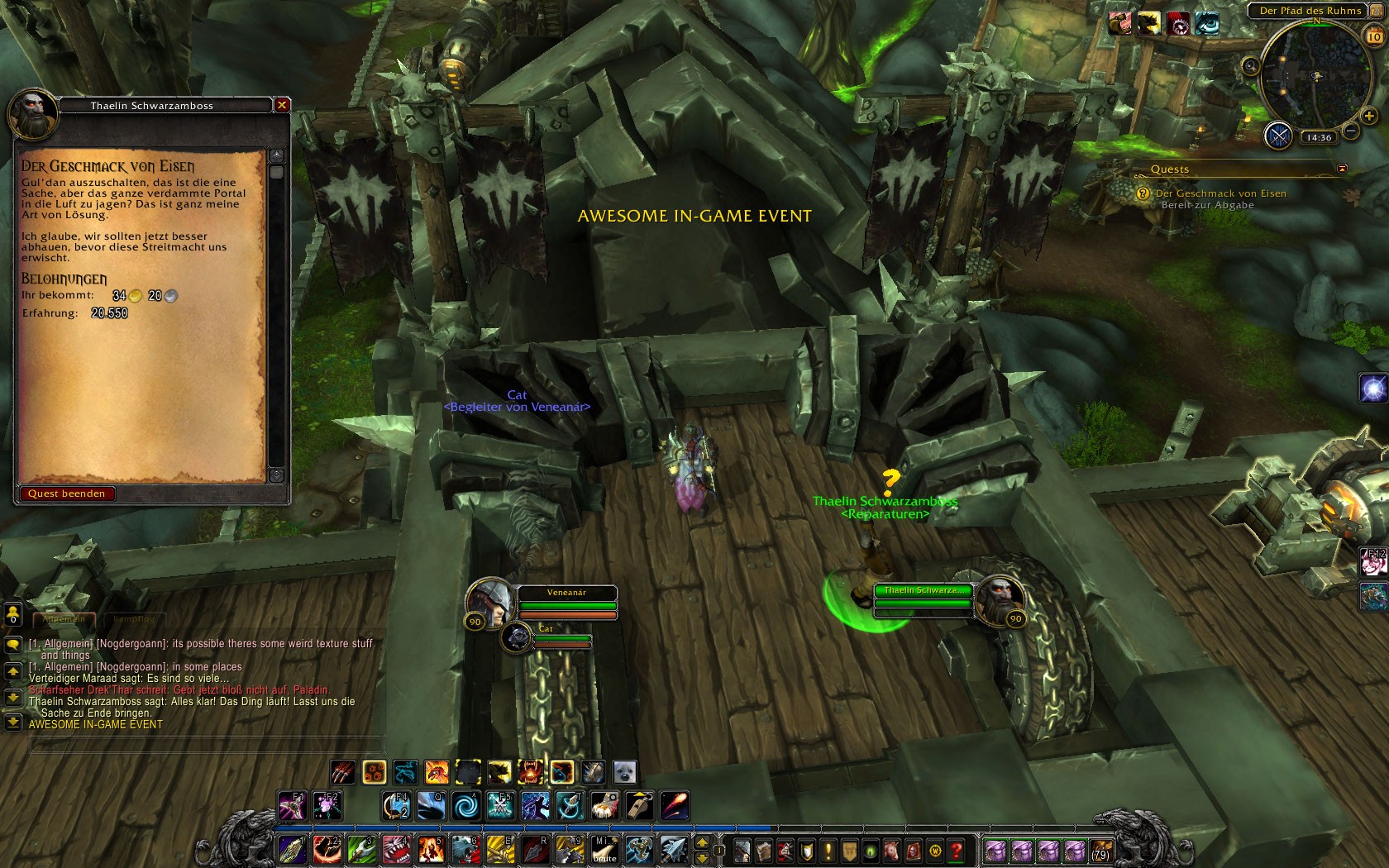Open the friends list social button
This screenshot has height=868, width=1389.
tap(12, 614)
